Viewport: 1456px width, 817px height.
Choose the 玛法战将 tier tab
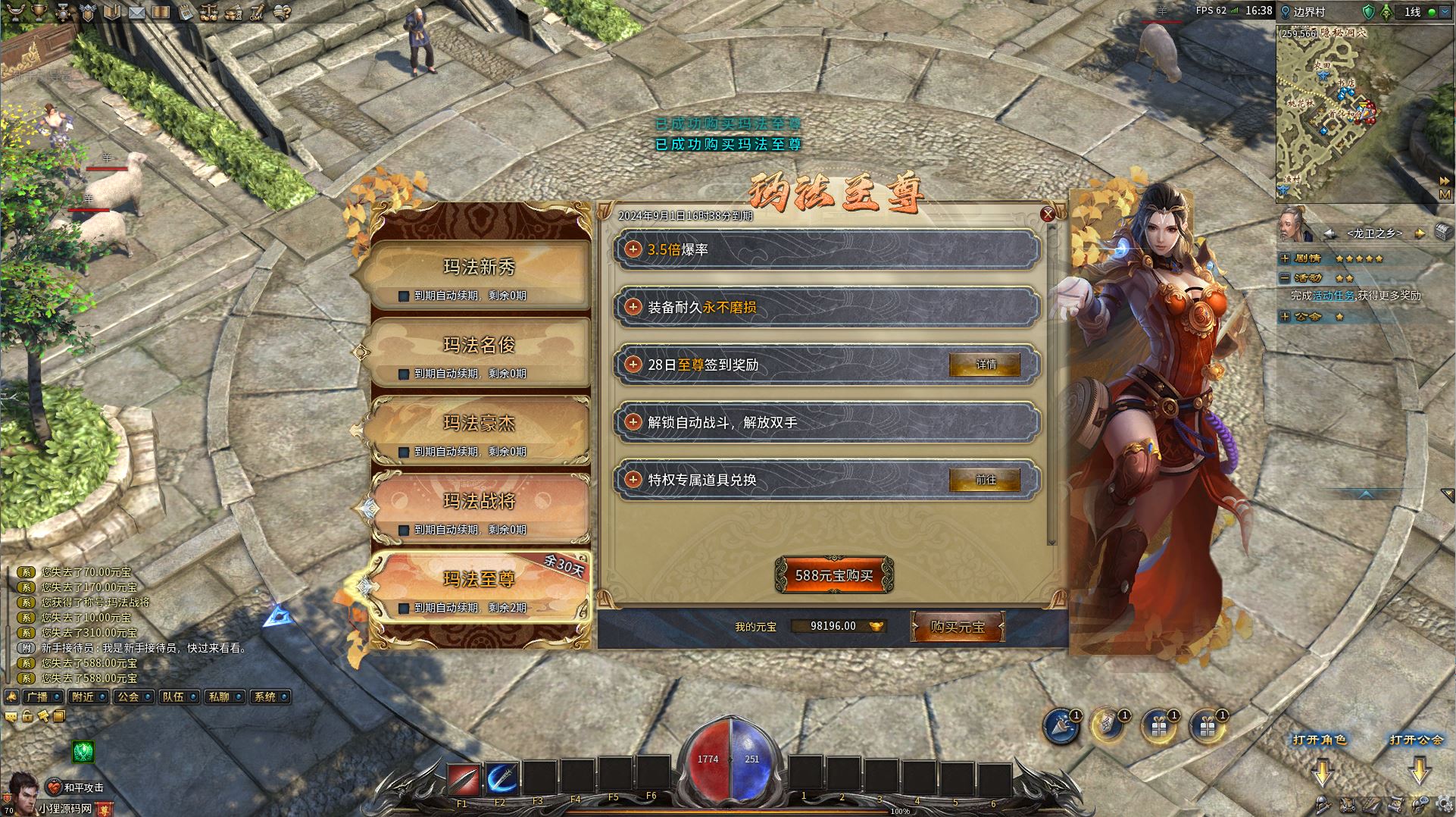tap(479, 502)
